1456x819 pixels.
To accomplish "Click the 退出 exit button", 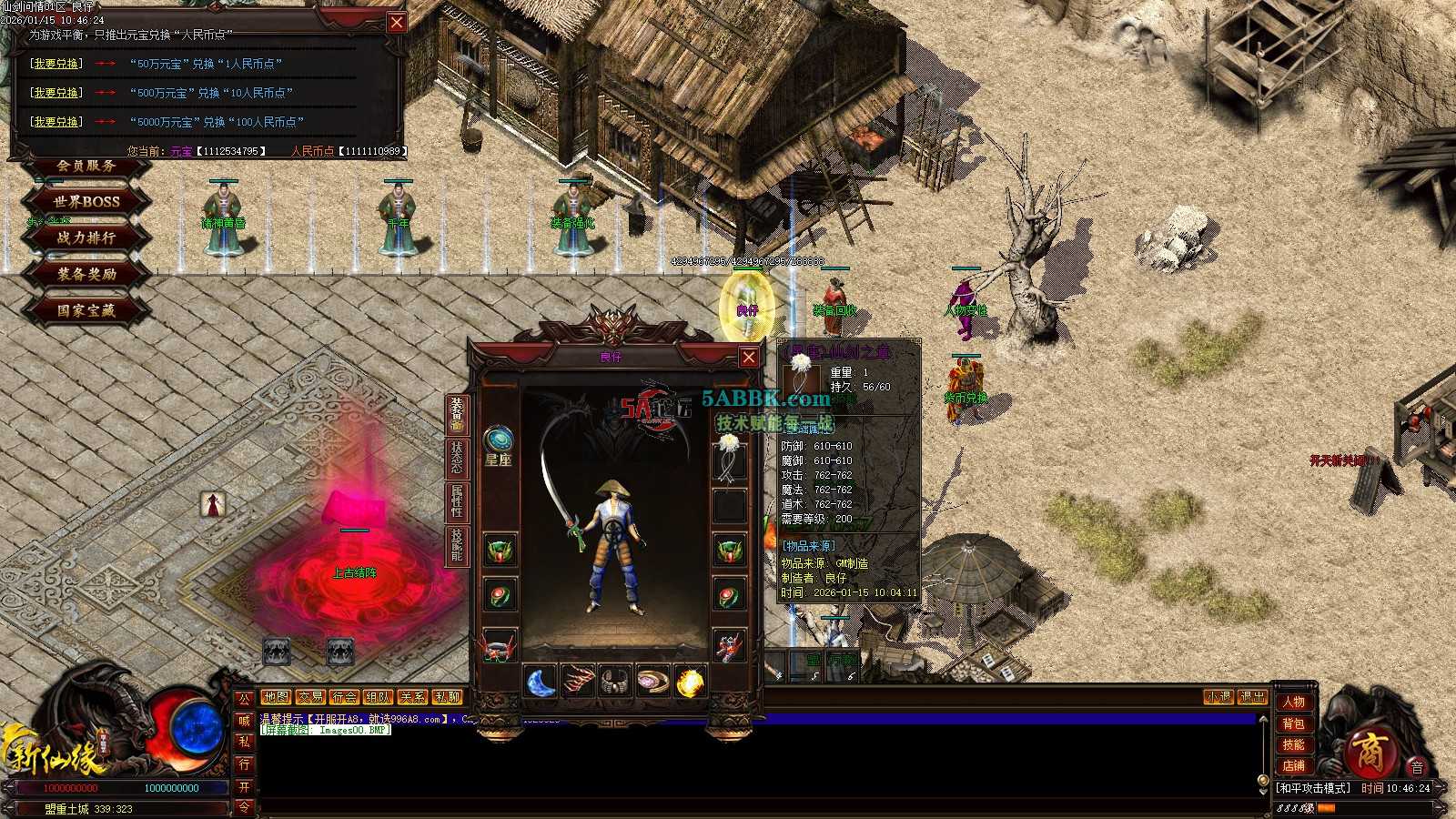I will [1252, 697].
